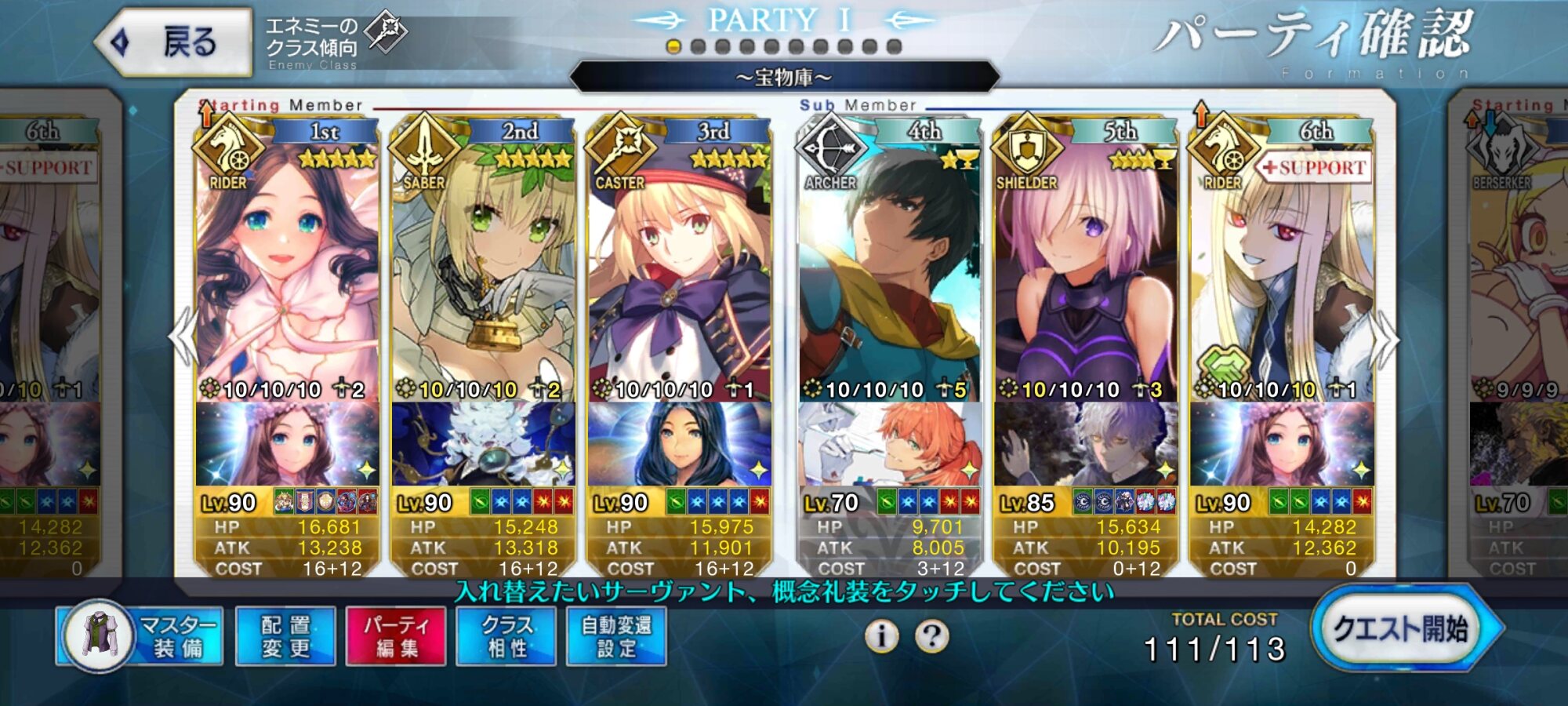This screenshot has height=706, width=1568.
Task: Open マスター装備 master equipment
Action: pyautogui.click(x=140, y=636)
